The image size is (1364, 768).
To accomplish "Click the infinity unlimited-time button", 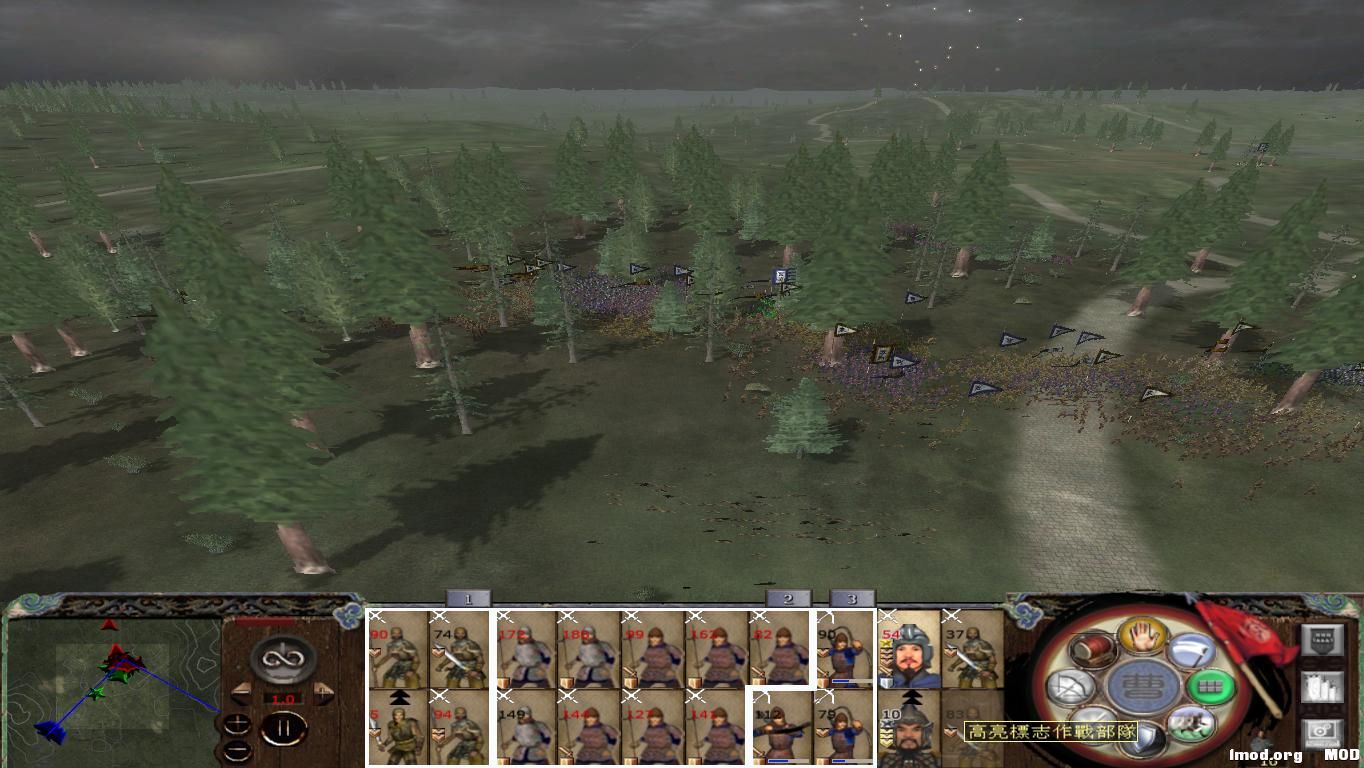I will pos(283,657).
